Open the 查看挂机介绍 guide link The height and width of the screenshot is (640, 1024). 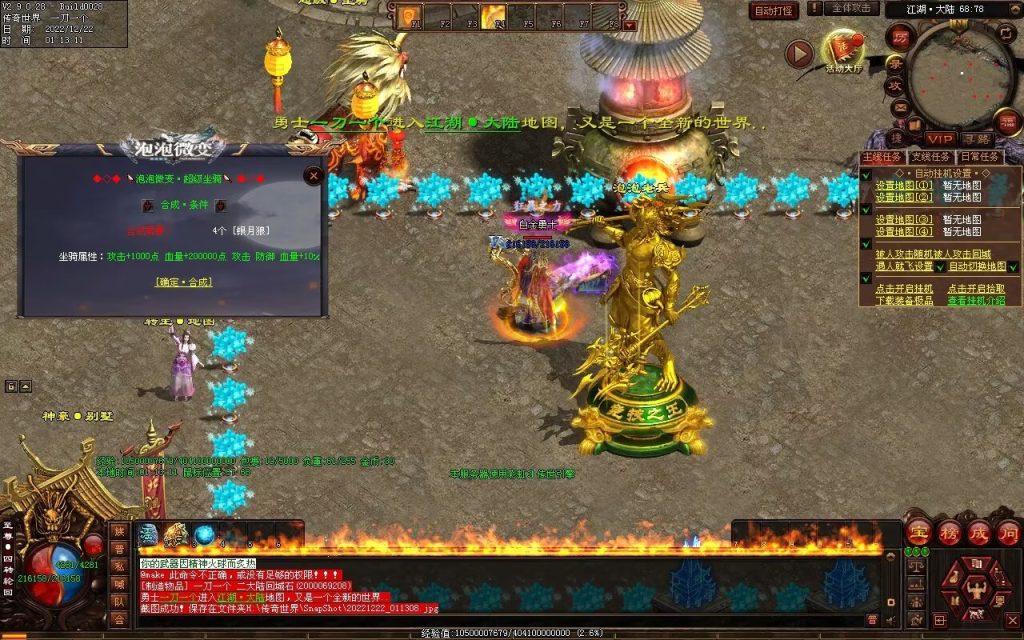976,300
